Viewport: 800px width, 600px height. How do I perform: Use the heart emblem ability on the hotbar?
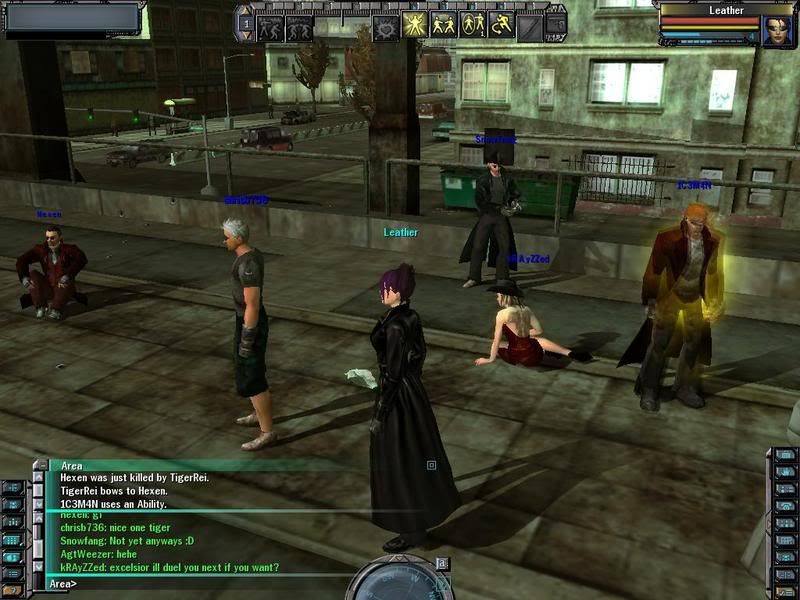pyautogui.click(x=385, y=26)
